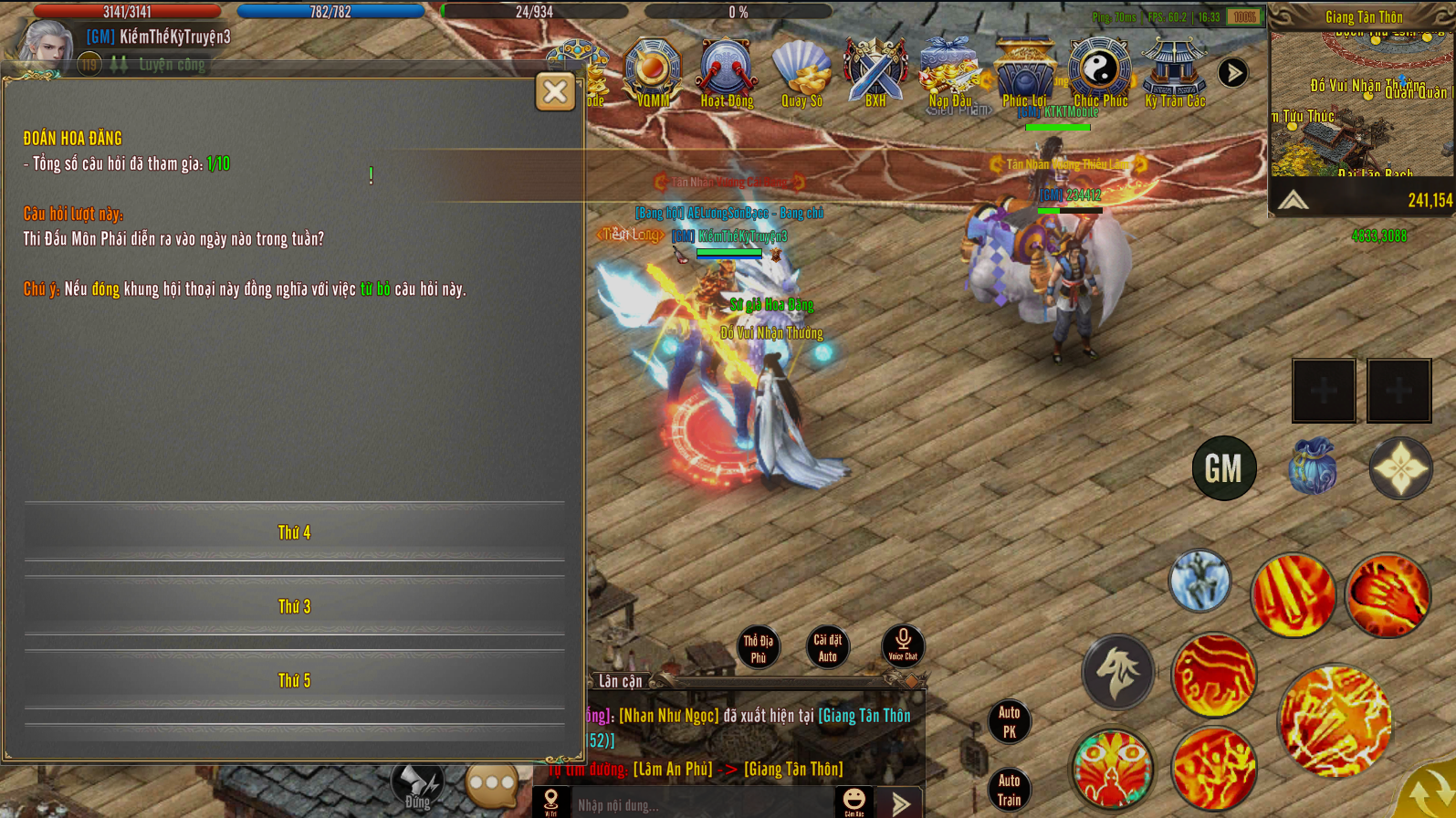This screenshot has width=1456, height=818.
Task: Open the Giang Tân Thôn minimap
Action: pyautogui.click(x=1361, y=105)
